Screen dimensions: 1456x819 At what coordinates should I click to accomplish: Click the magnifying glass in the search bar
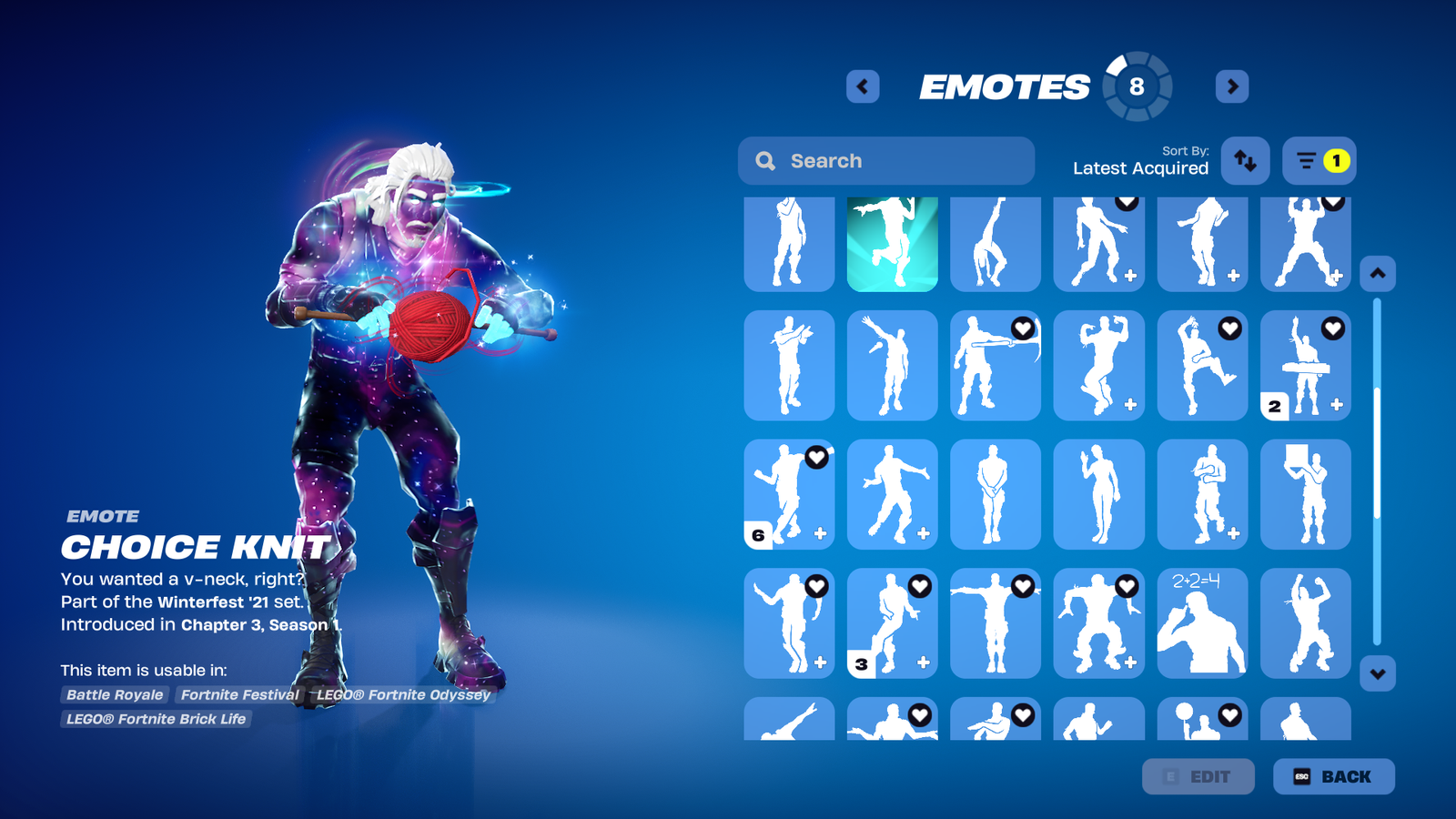tap(766, 160)
